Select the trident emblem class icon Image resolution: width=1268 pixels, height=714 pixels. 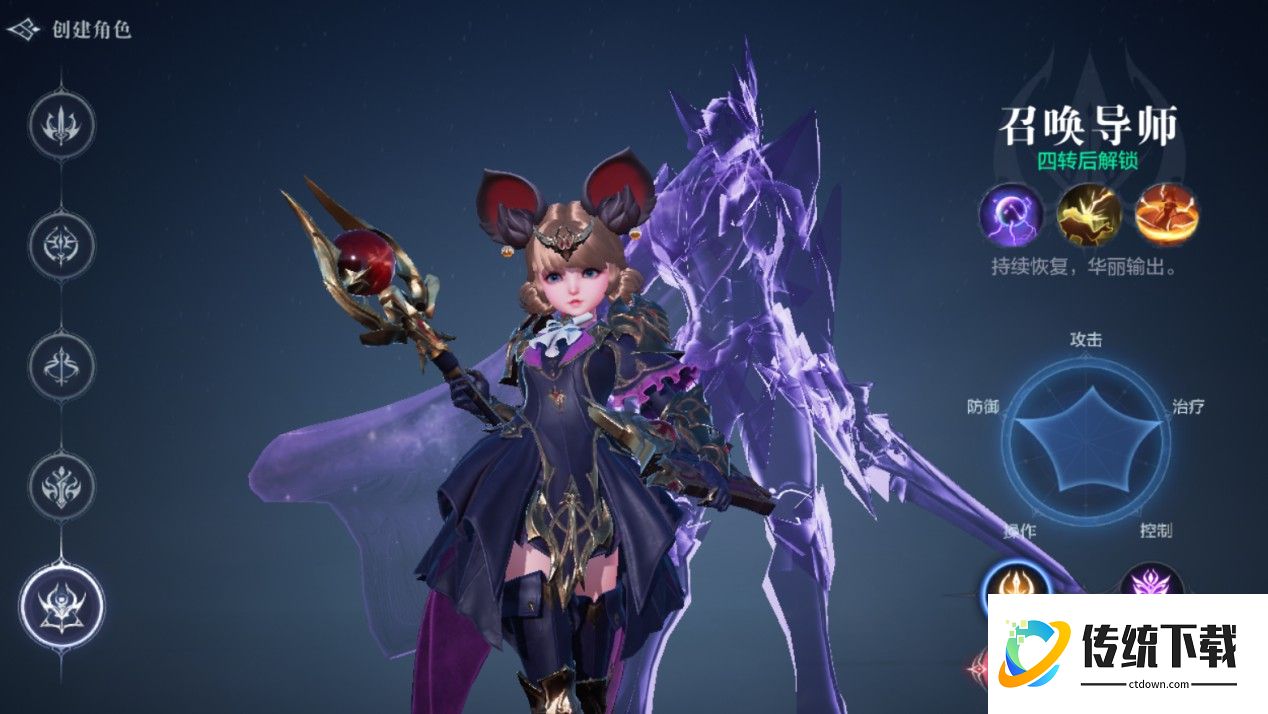[62, 126]
